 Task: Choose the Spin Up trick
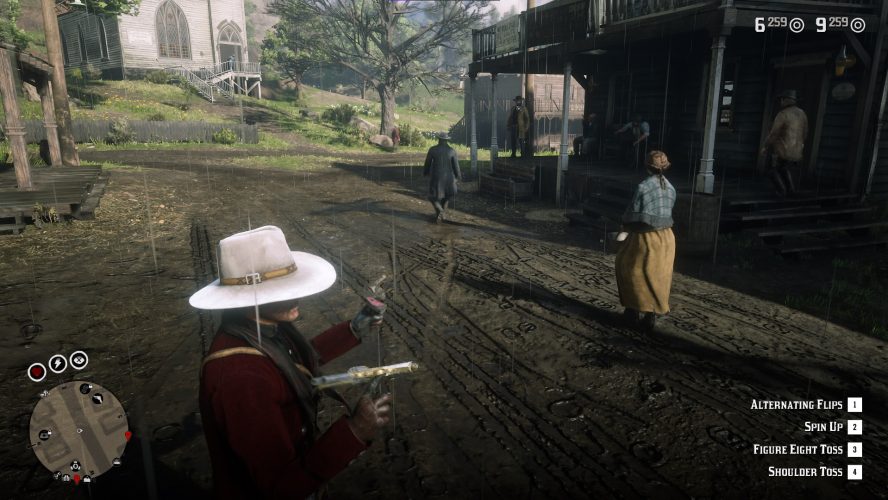(824, 427)
